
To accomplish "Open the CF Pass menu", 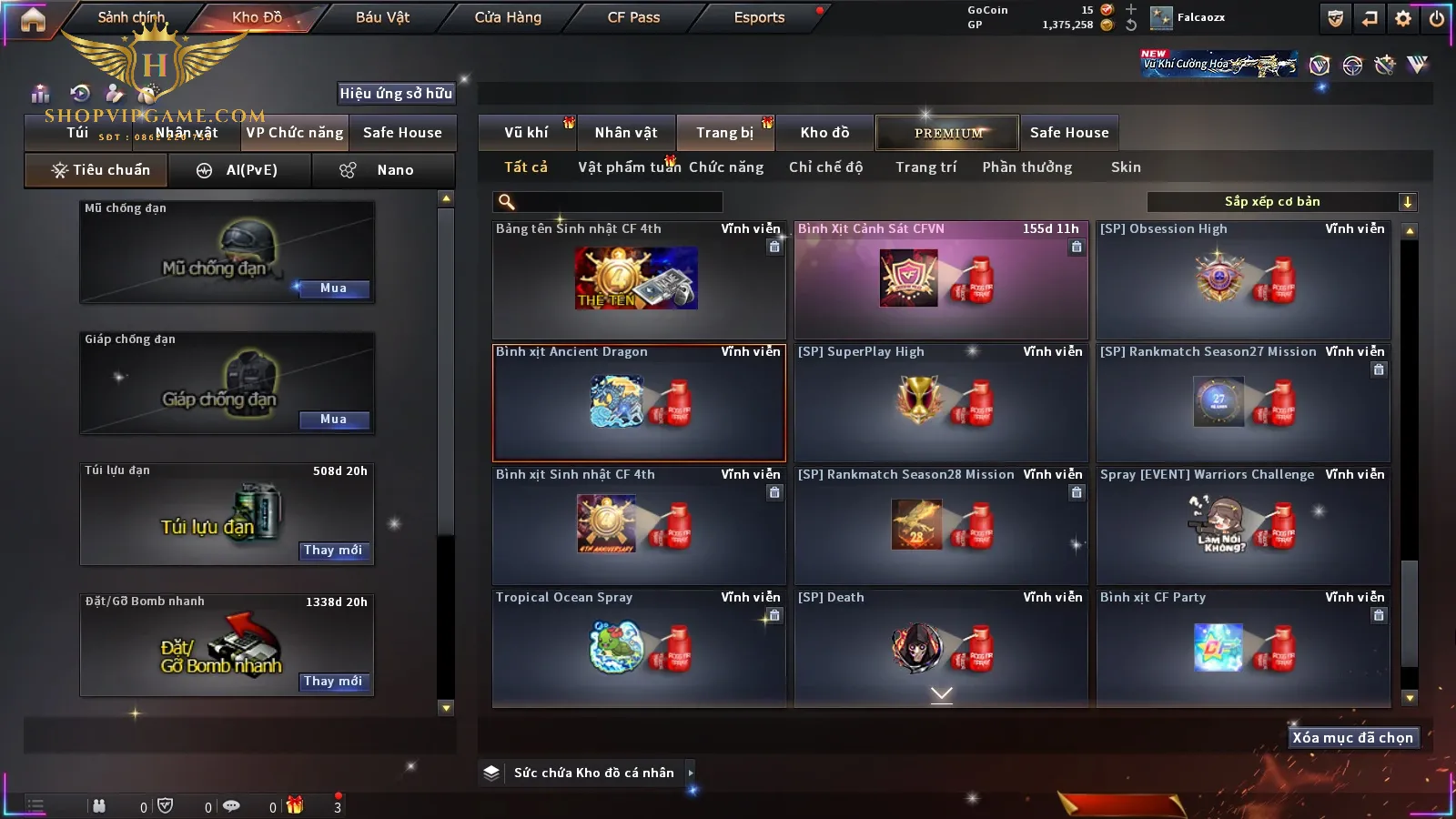I will click(633, 17).
